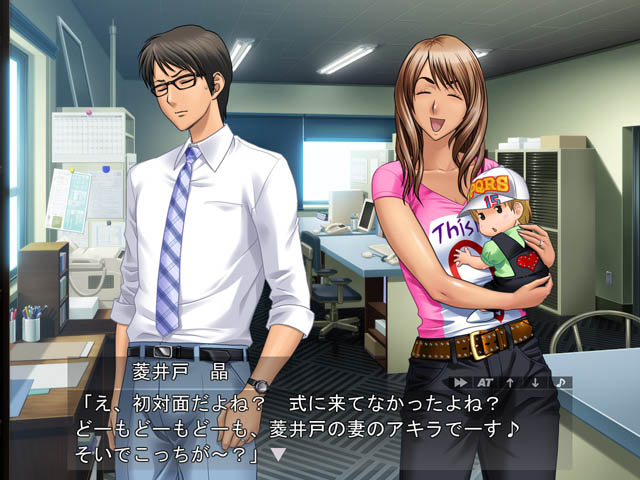
Task: Activate the fast-forward skip button
Action: (460, 382)
